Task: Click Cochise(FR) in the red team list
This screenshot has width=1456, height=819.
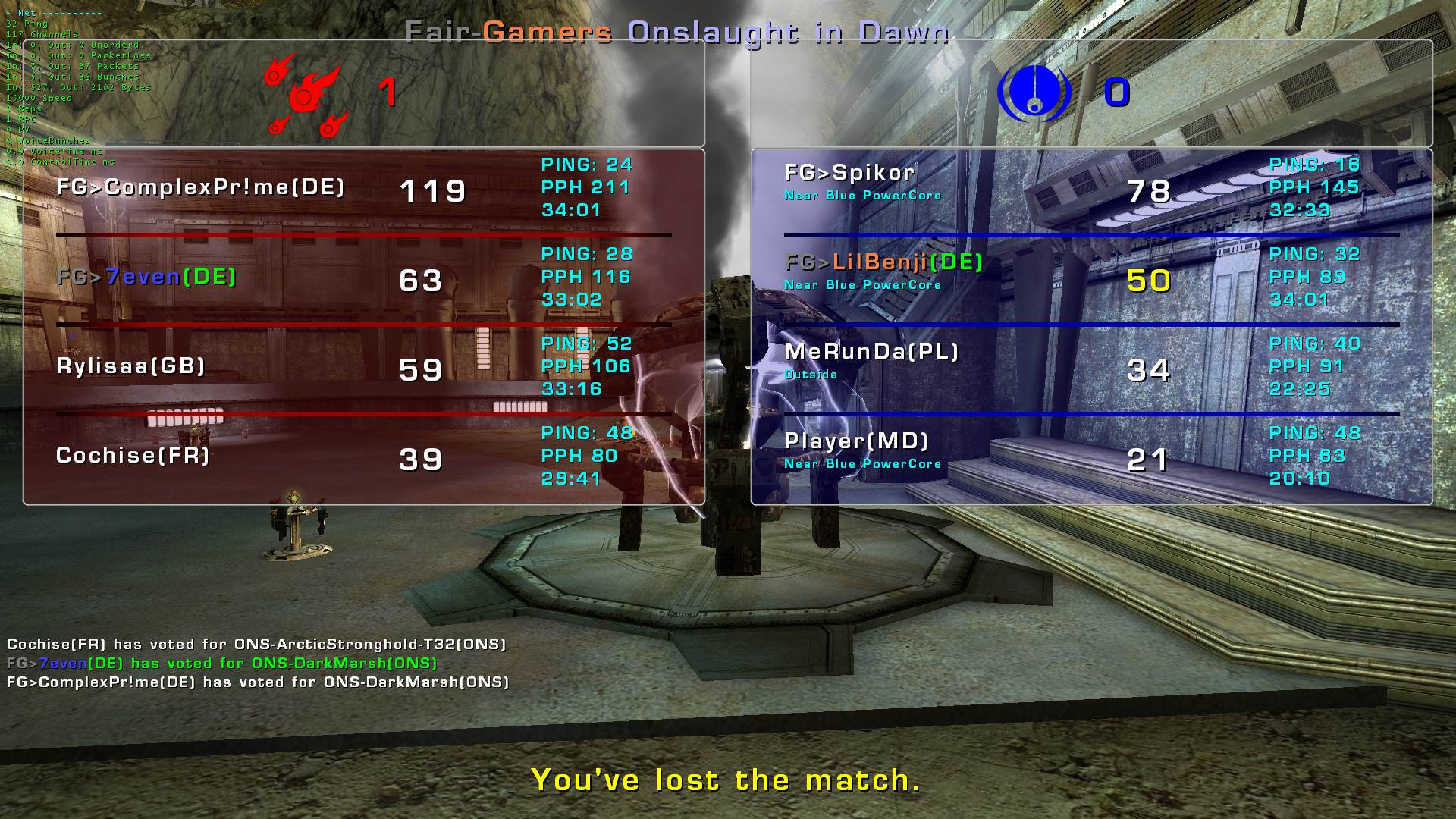Action: coord(133,455)
